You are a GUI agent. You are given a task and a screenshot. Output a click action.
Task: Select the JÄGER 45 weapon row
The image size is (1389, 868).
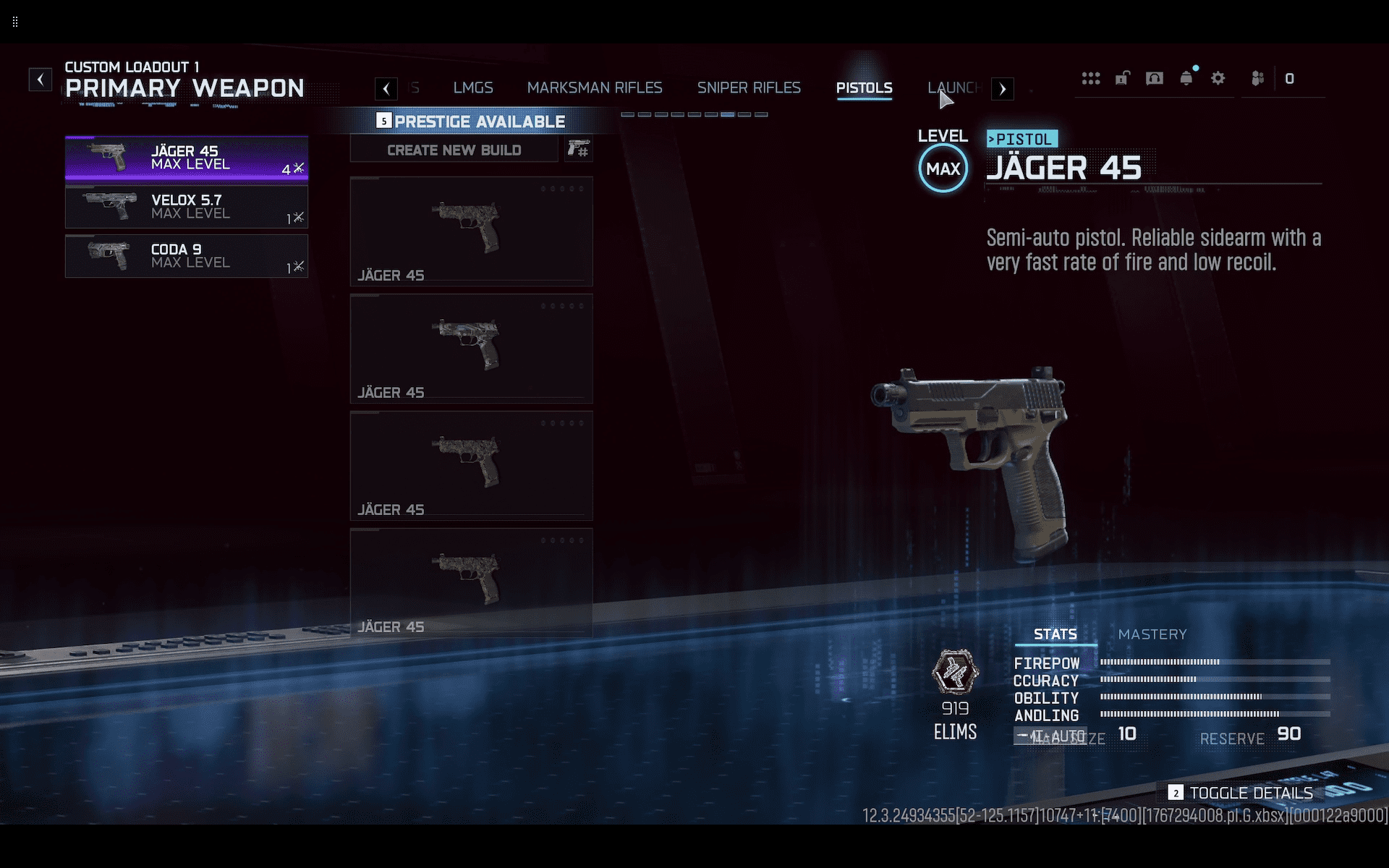187,158
